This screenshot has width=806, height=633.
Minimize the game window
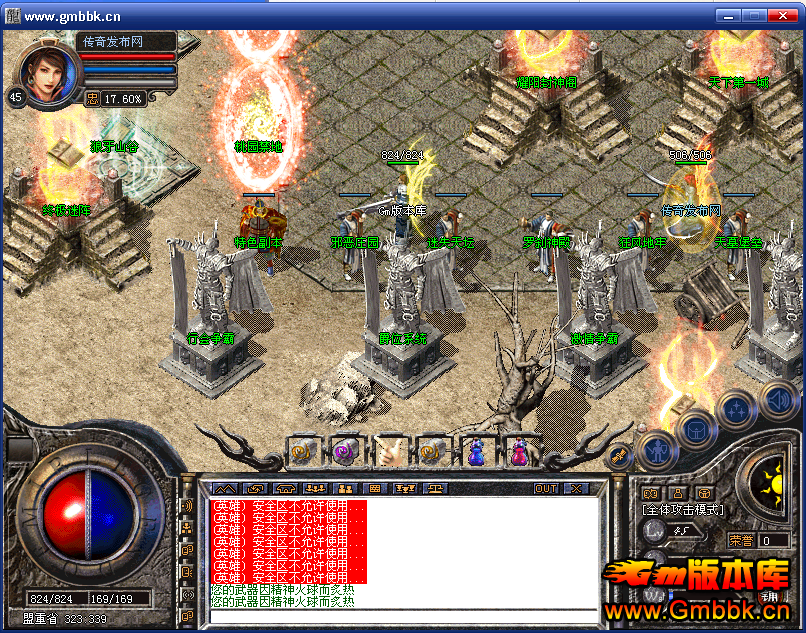point(730,15)
